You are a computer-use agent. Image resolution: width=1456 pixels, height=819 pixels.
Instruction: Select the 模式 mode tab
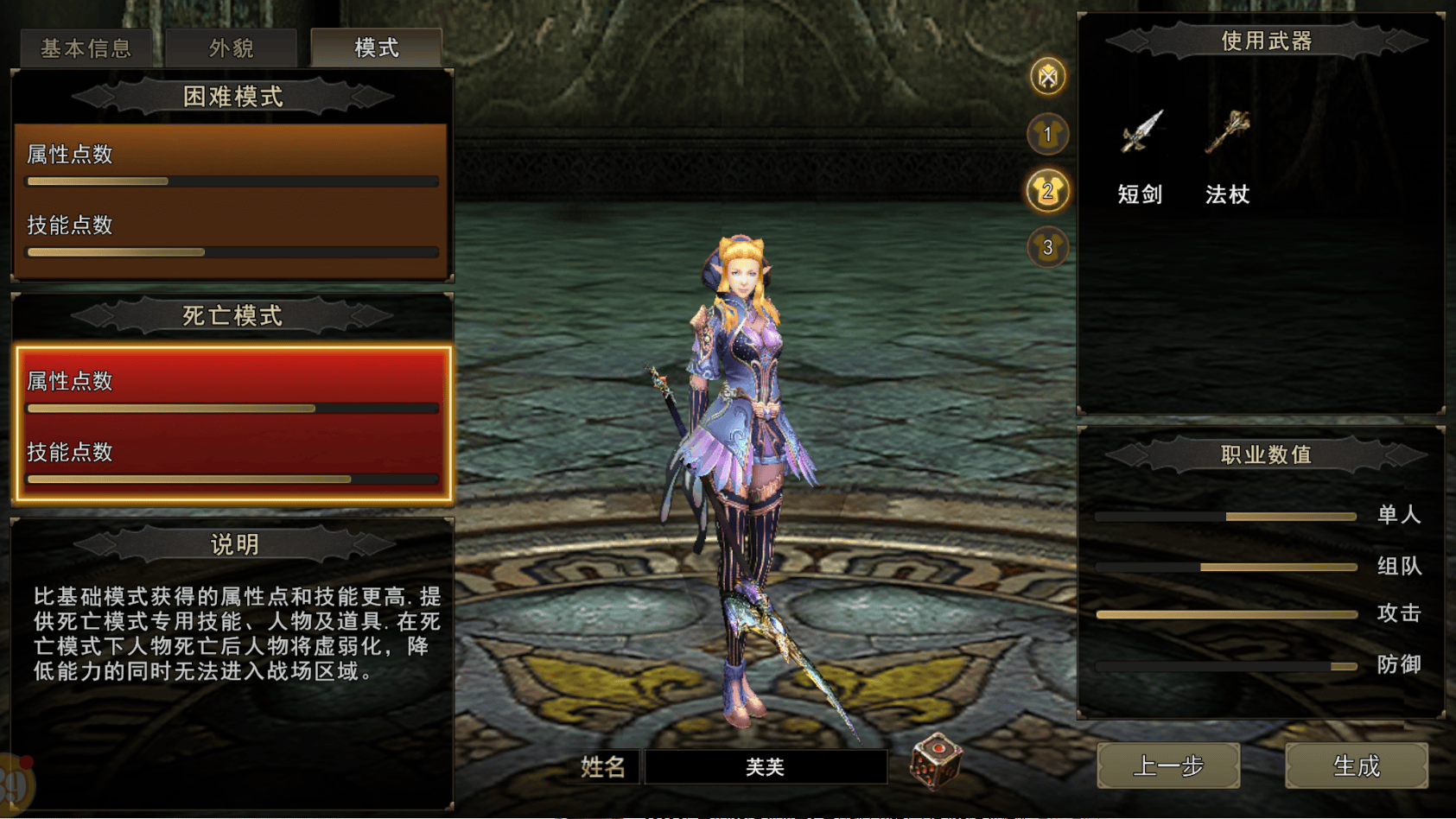[377, 48]
